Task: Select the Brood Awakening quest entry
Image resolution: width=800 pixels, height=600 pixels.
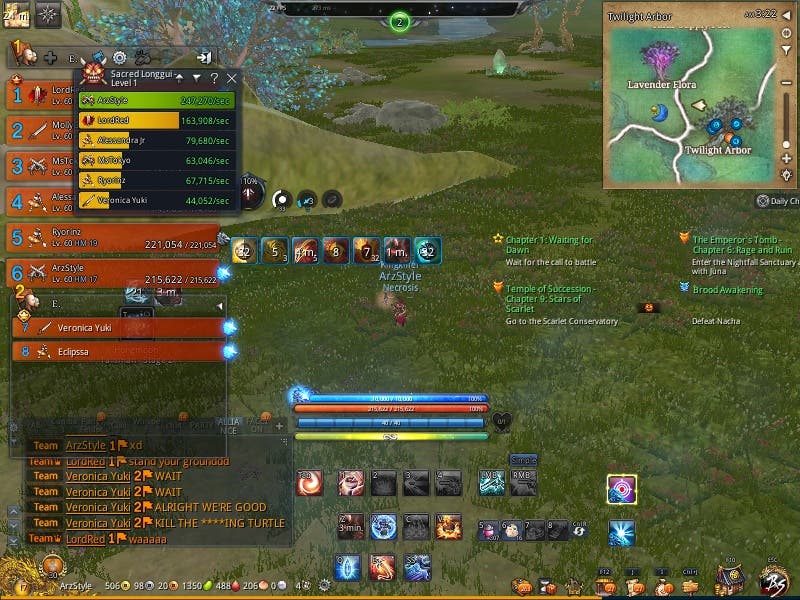Action: coord(727,290)
